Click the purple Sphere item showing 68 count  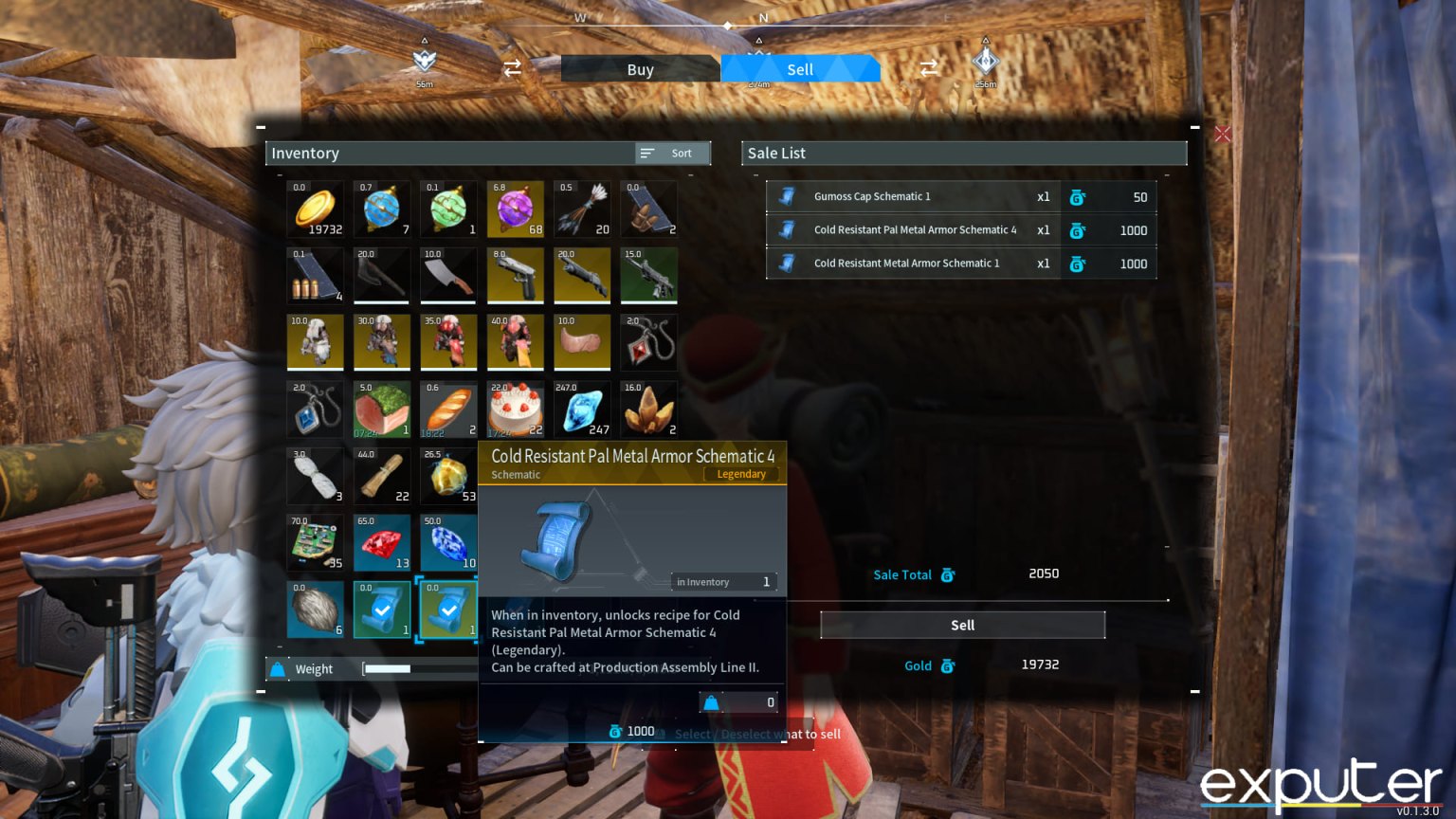pyautogui.click(x=515, y=209)
